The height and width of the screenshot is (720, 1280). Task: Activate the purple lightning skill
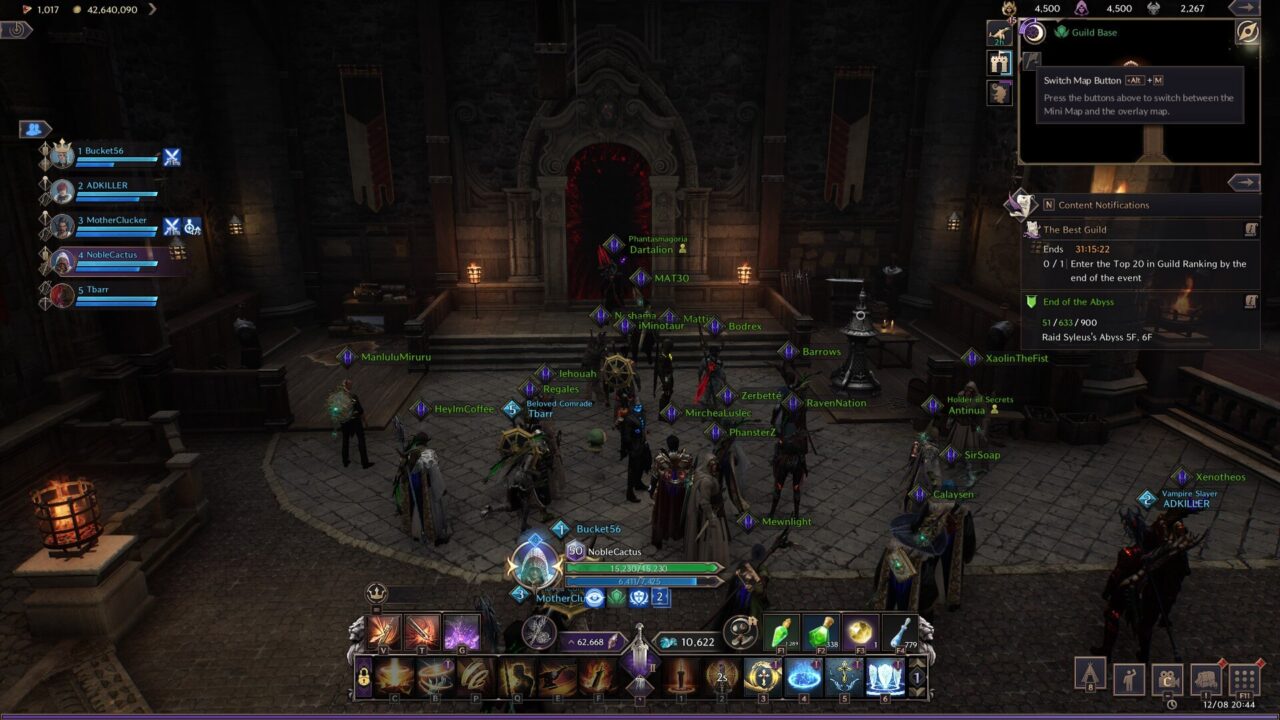tap(461, 632)
